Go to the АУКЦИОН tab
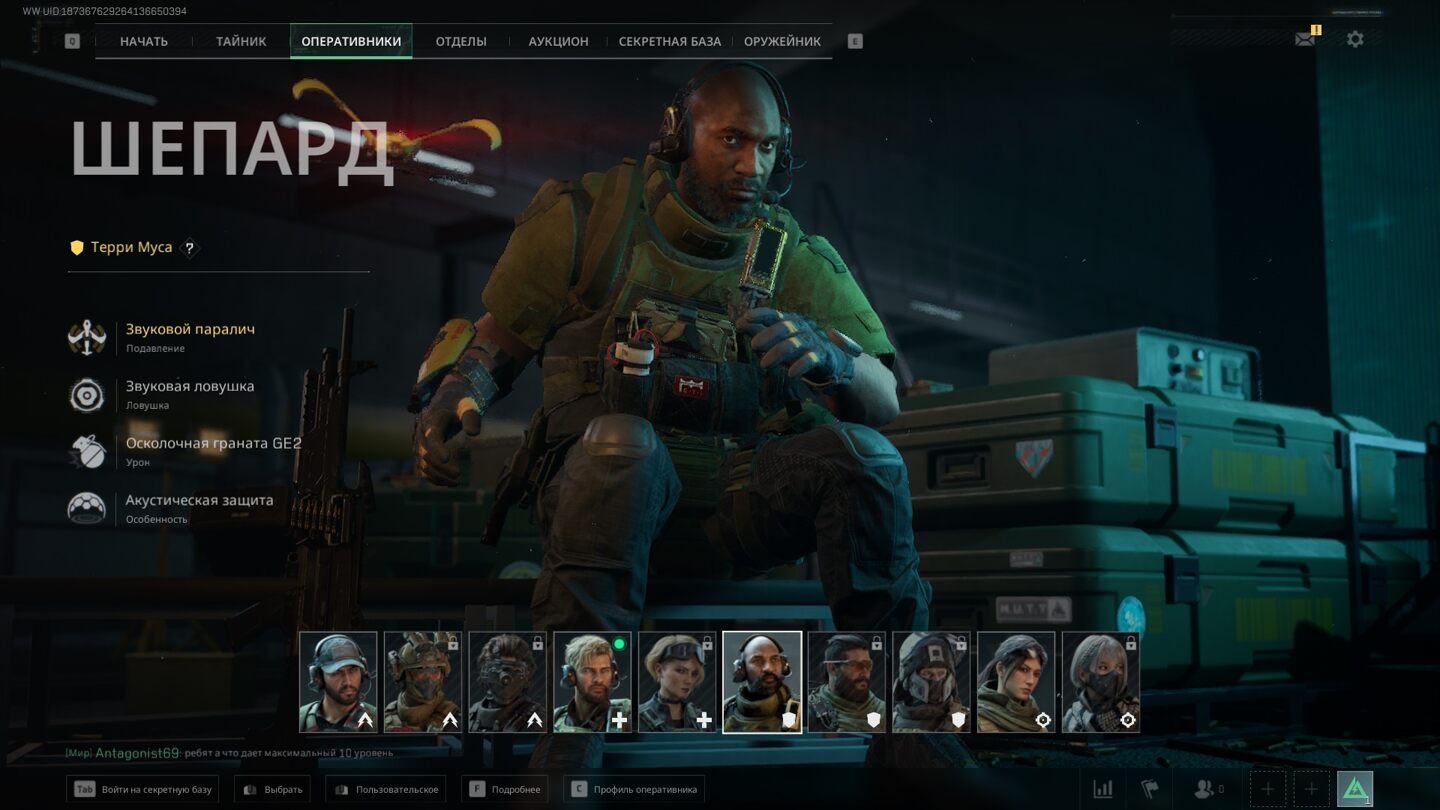 (558, 42)
